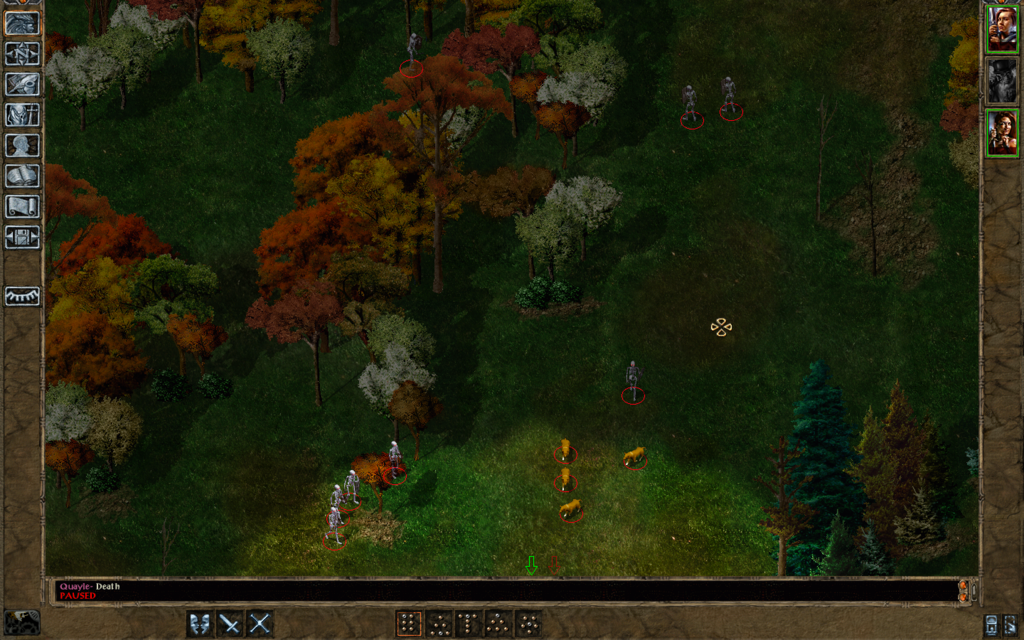
Task: Open the inventory screen with the armor icon
Action: coord(22,115)
